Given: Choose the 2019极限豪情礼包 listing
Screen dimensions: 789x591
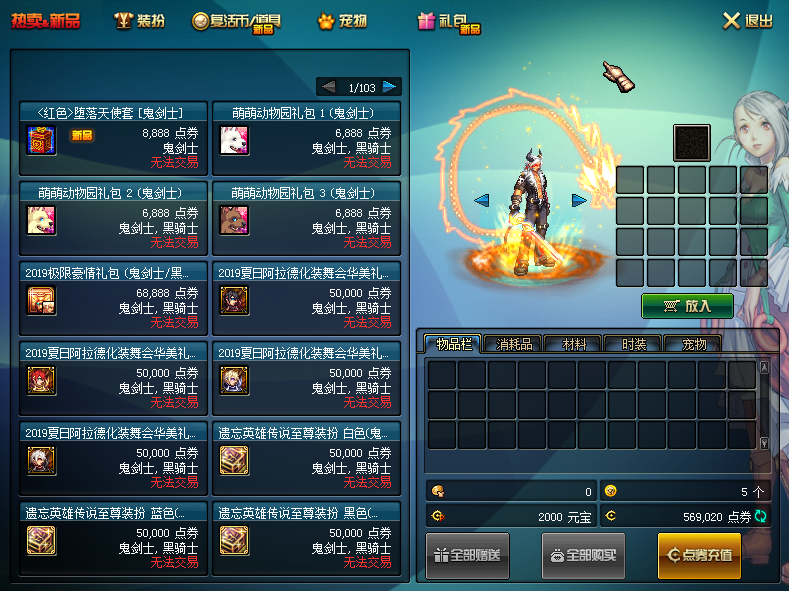Looking at the screenshot, I should point(114,298).
